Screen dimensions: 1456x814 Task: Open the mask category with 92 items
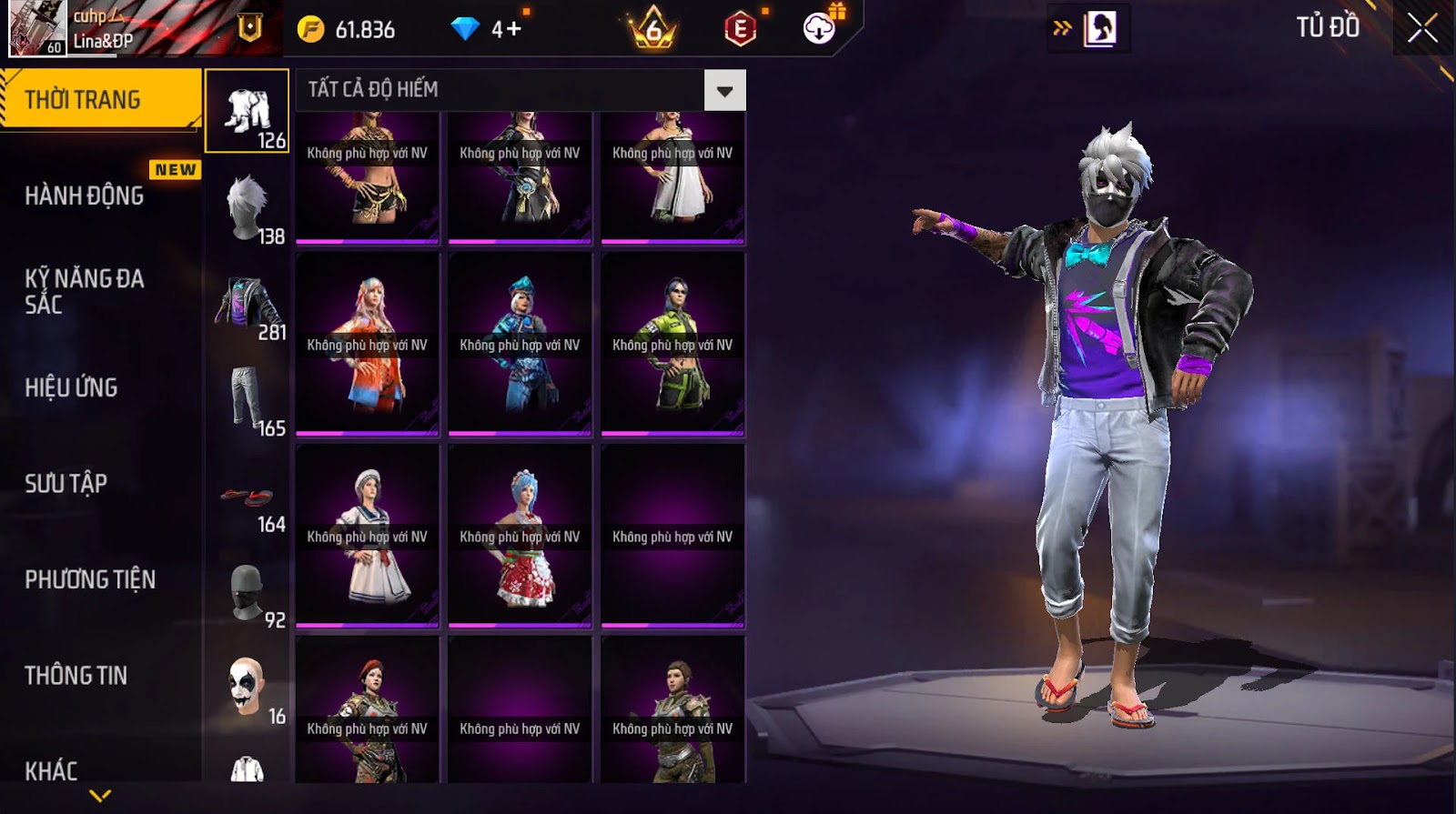[248, 592]
